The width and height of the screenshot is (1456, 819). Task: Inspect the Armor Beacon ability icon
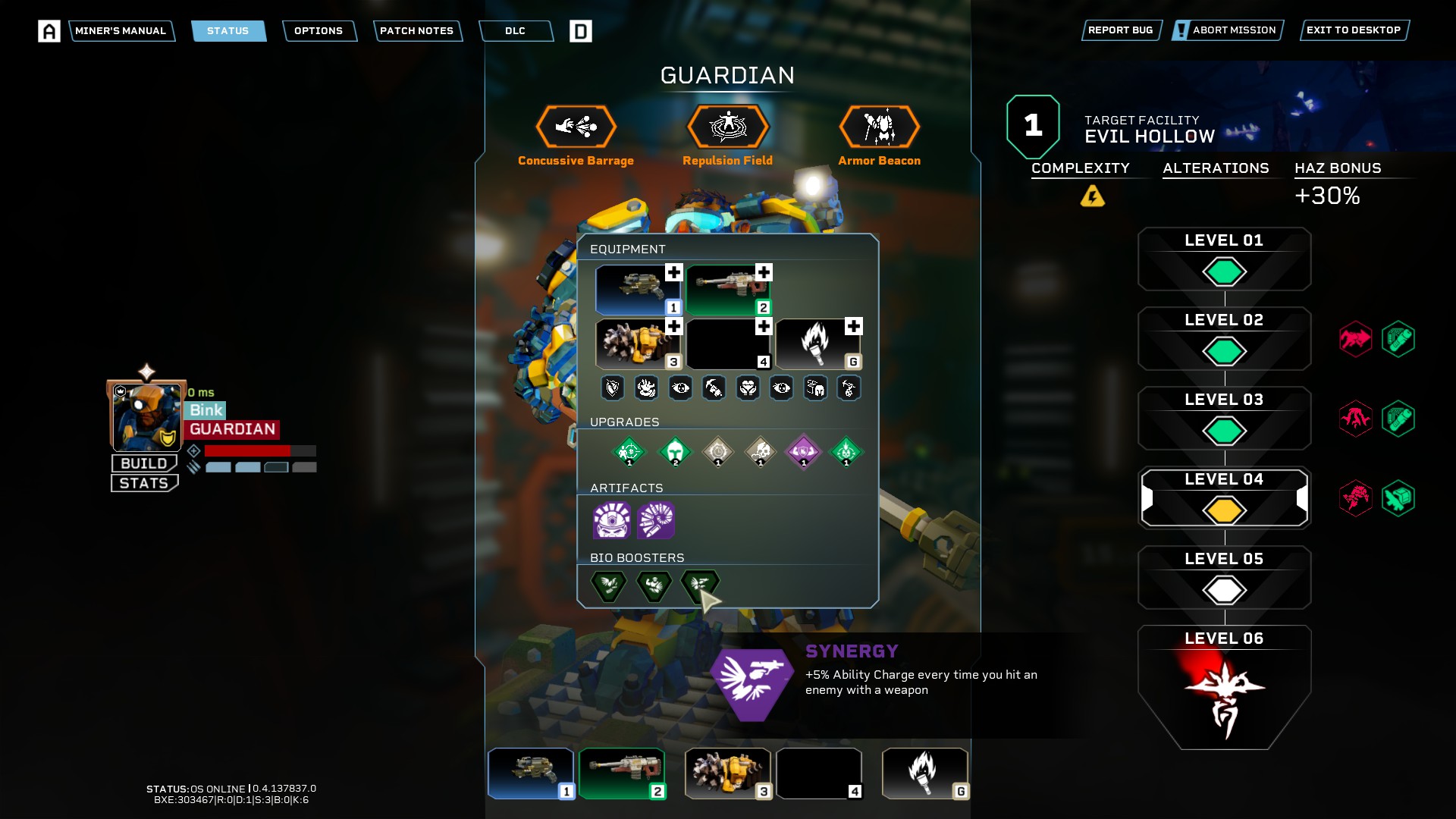879,127
